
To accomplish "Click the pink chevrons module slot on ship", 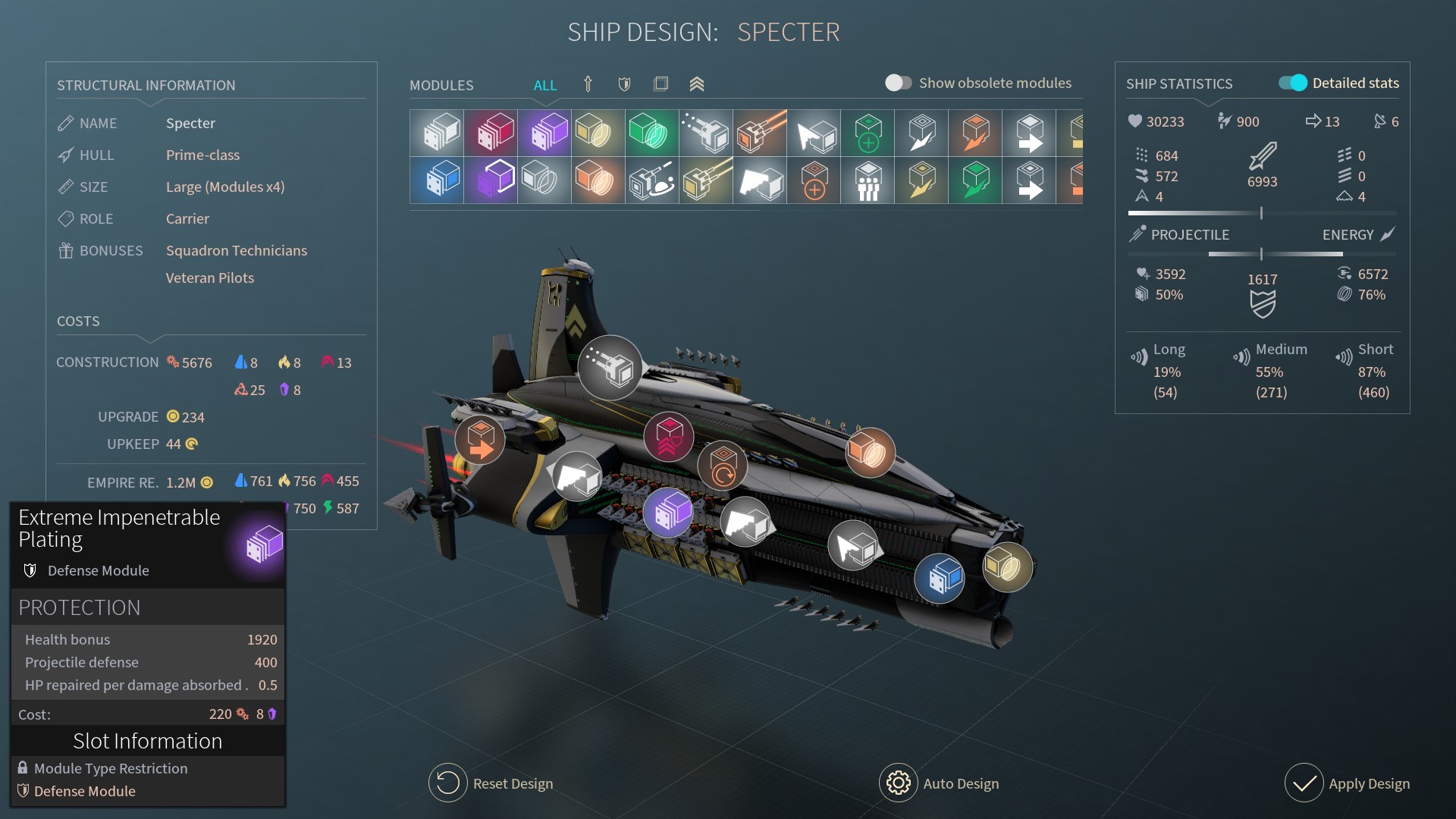I will [x=668, y=438].
